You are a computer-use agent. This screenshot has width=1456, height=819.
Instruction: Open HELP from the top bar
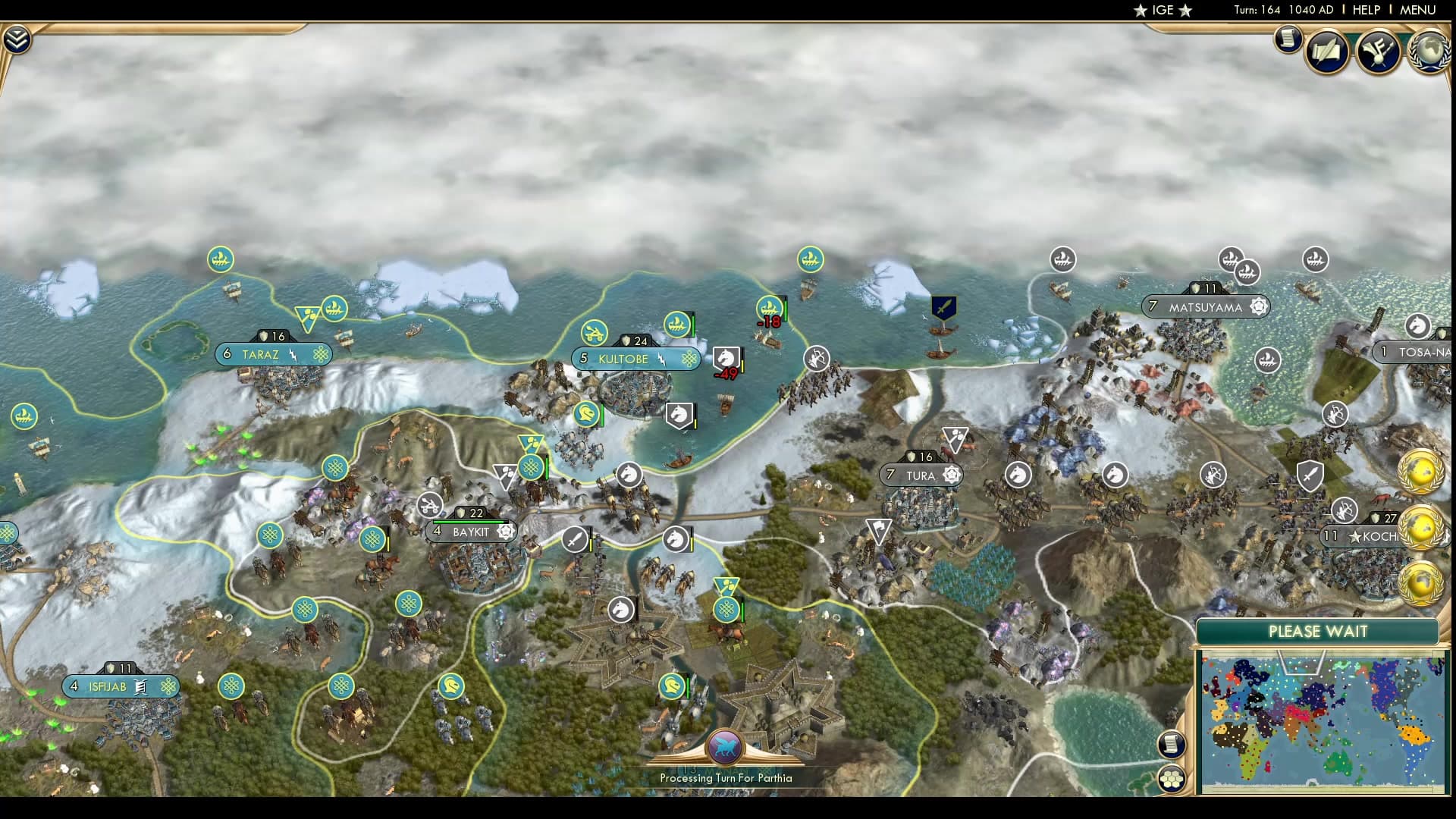tap(1365, 11)
